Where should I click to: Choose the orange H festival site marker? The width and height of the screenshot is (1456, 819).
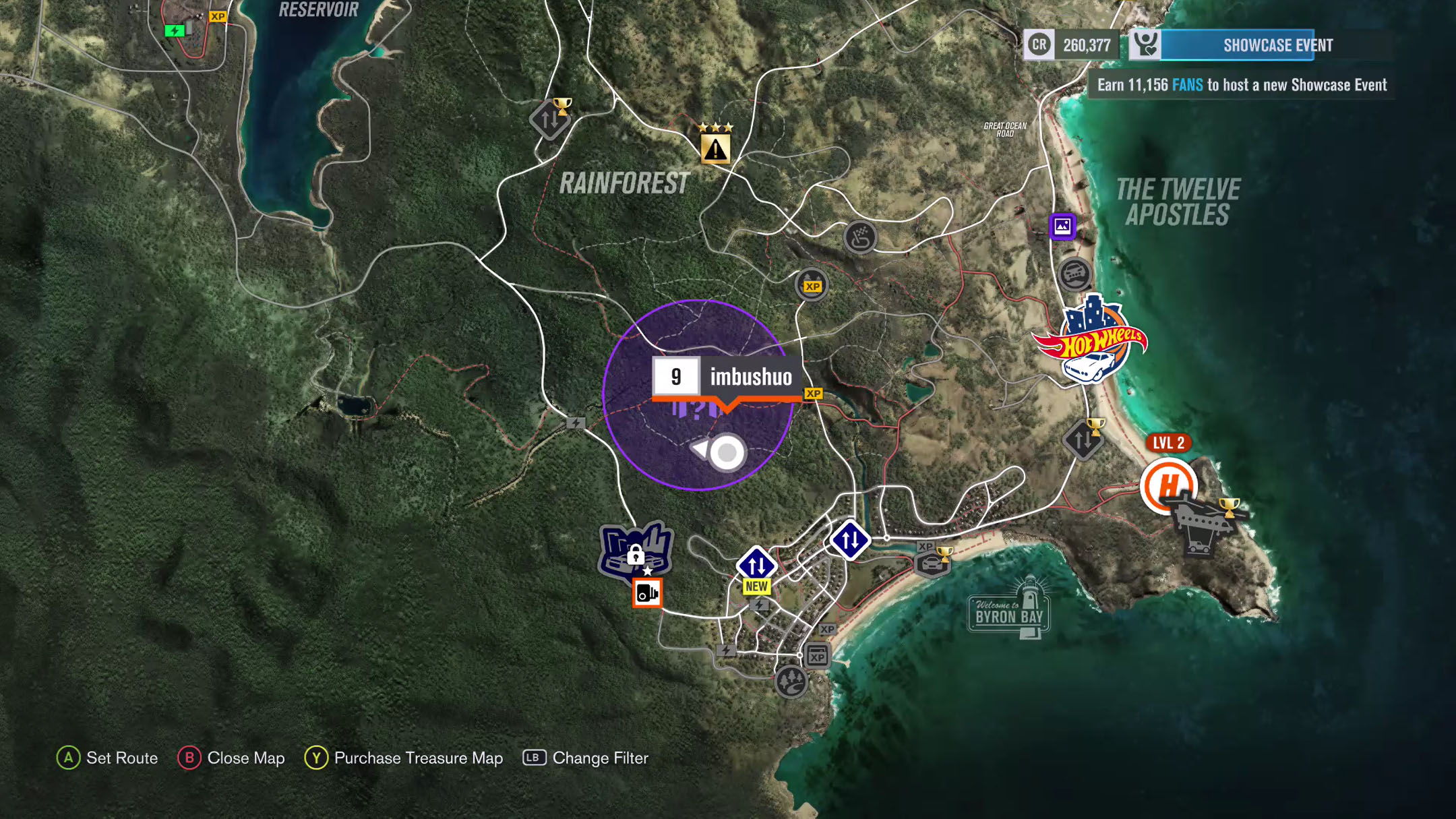(x=1167, y=485)
